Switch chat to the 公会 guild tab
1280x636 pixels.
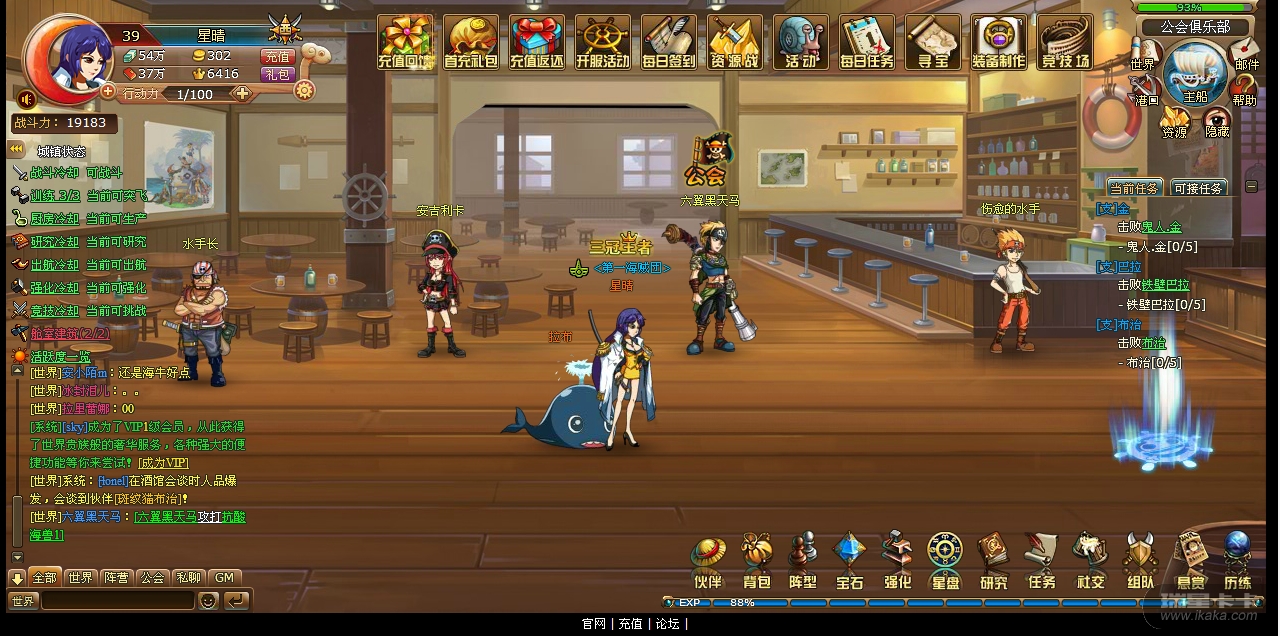152,577
